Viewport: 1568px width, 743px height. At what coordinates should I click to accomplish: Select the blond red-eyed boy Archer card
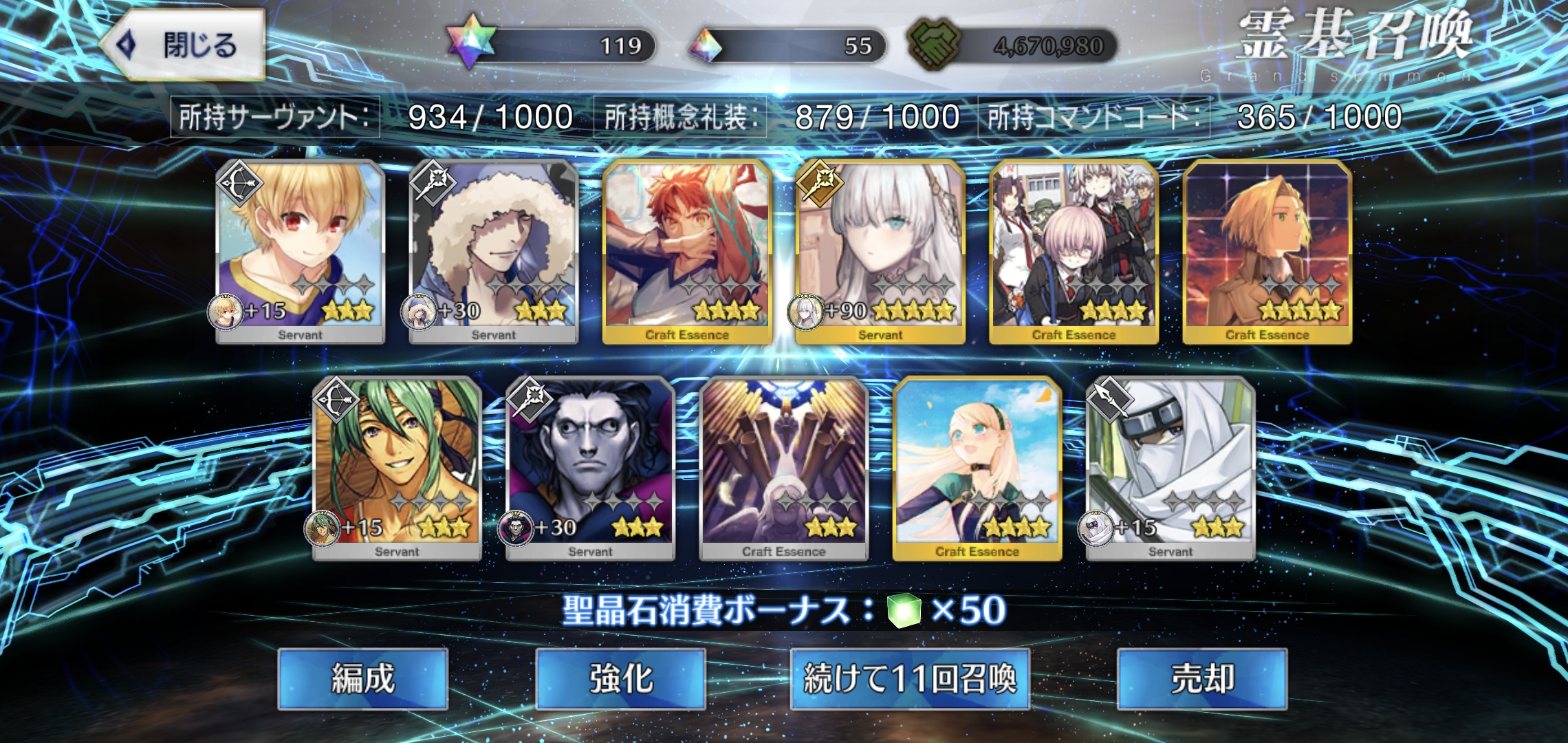point(301,251)
